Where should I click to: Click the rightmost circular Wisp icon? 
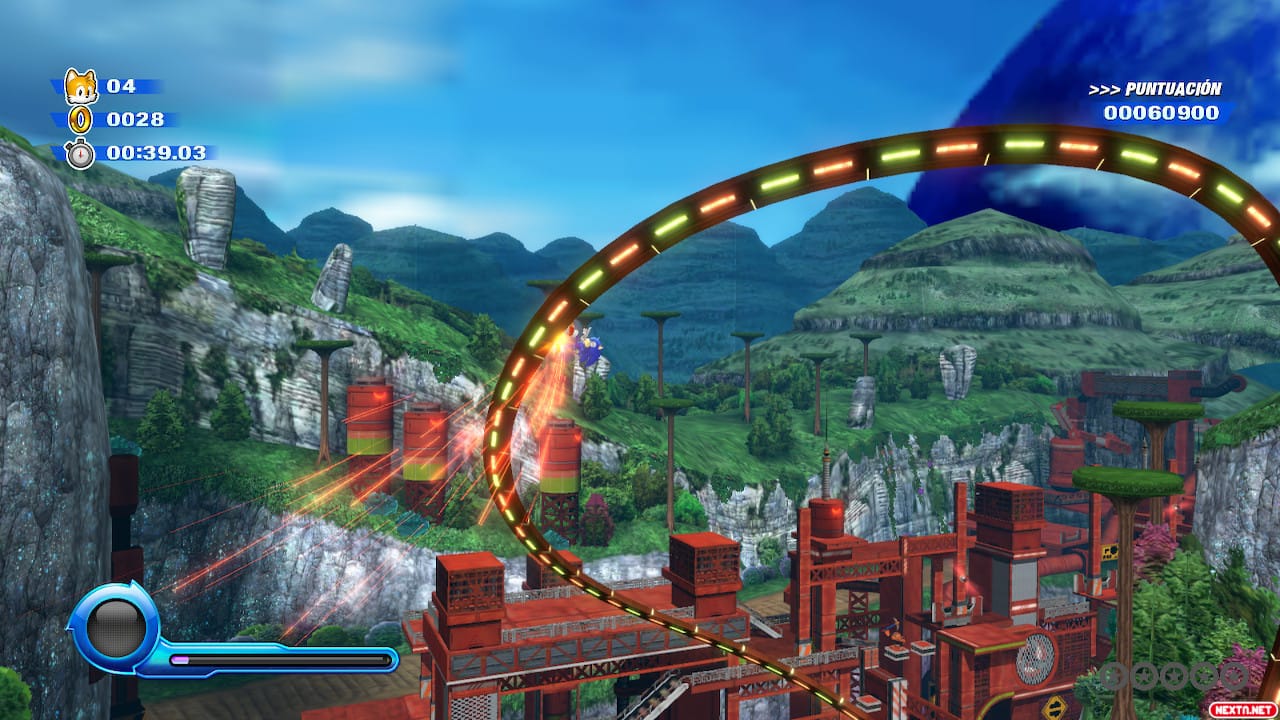click(x=1233, y=676)
